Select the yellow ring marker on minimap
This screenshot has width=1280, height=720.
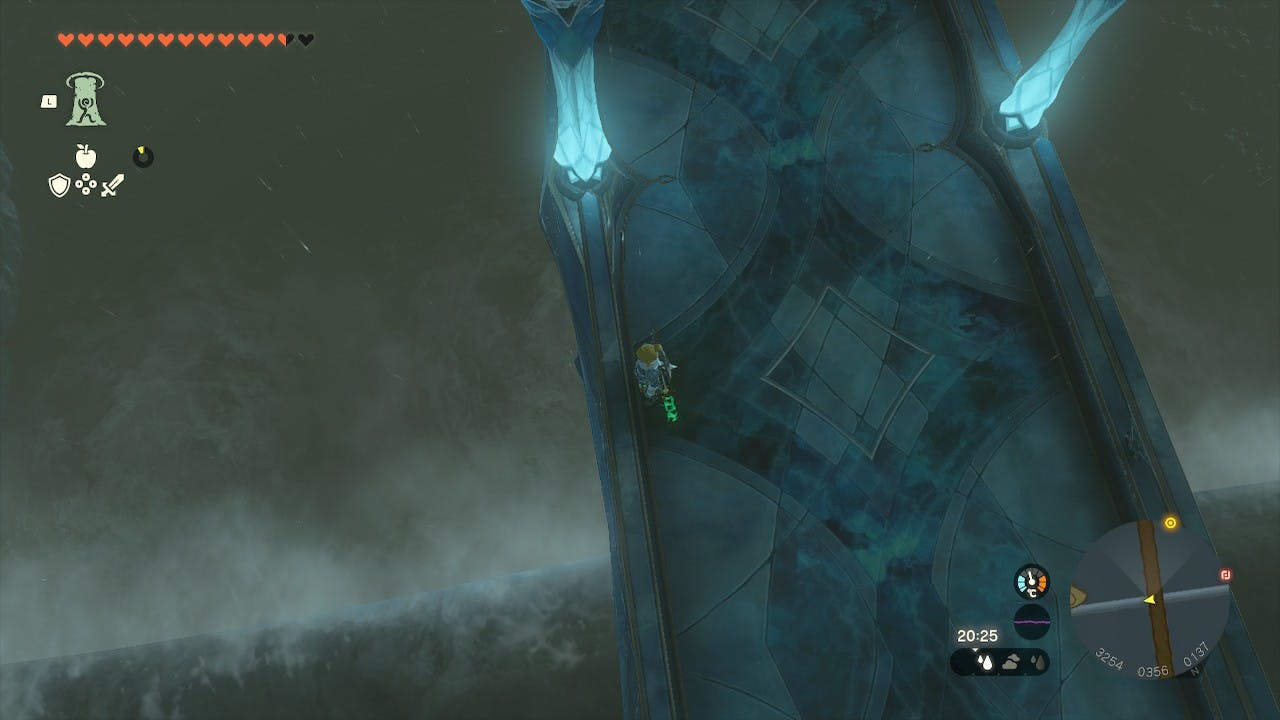1170,523
